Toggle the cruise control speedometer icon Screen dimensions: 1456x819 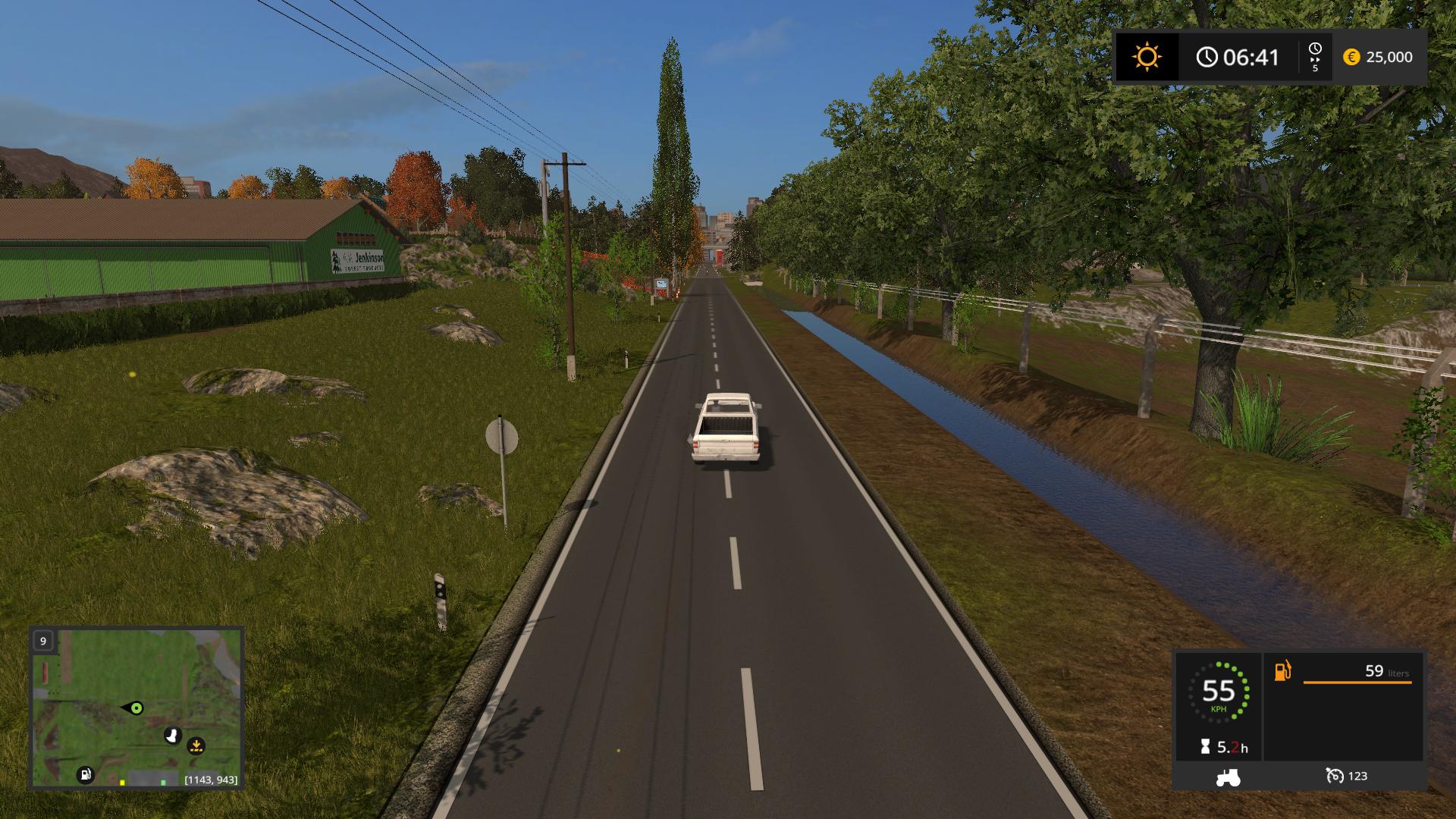pyautogui.click(x=1334, y=776)
